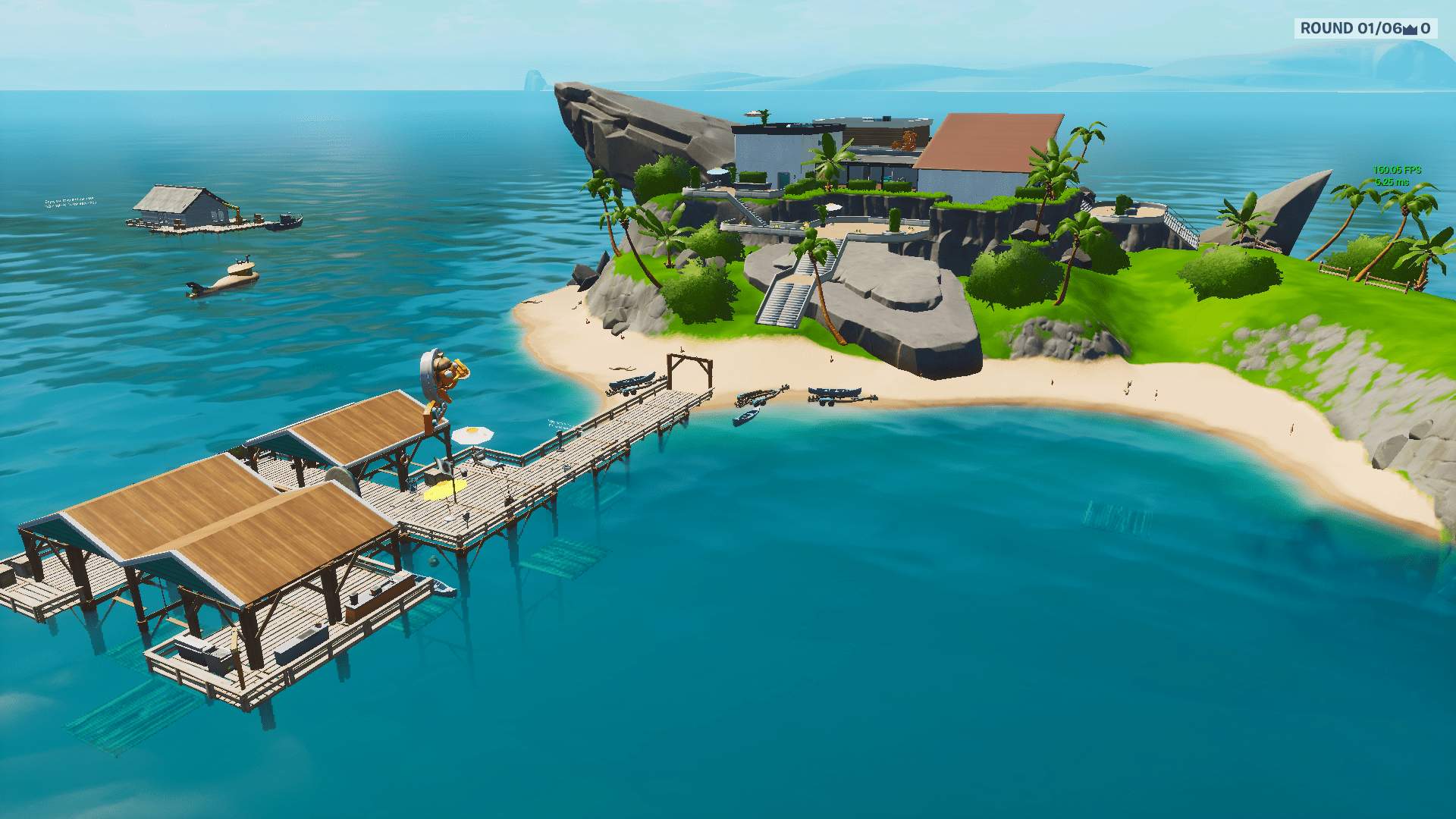The image size is (1456, 819).
Task: Select the stilt house with the crane
Action: pyautogui.click(x=178, y=209)
